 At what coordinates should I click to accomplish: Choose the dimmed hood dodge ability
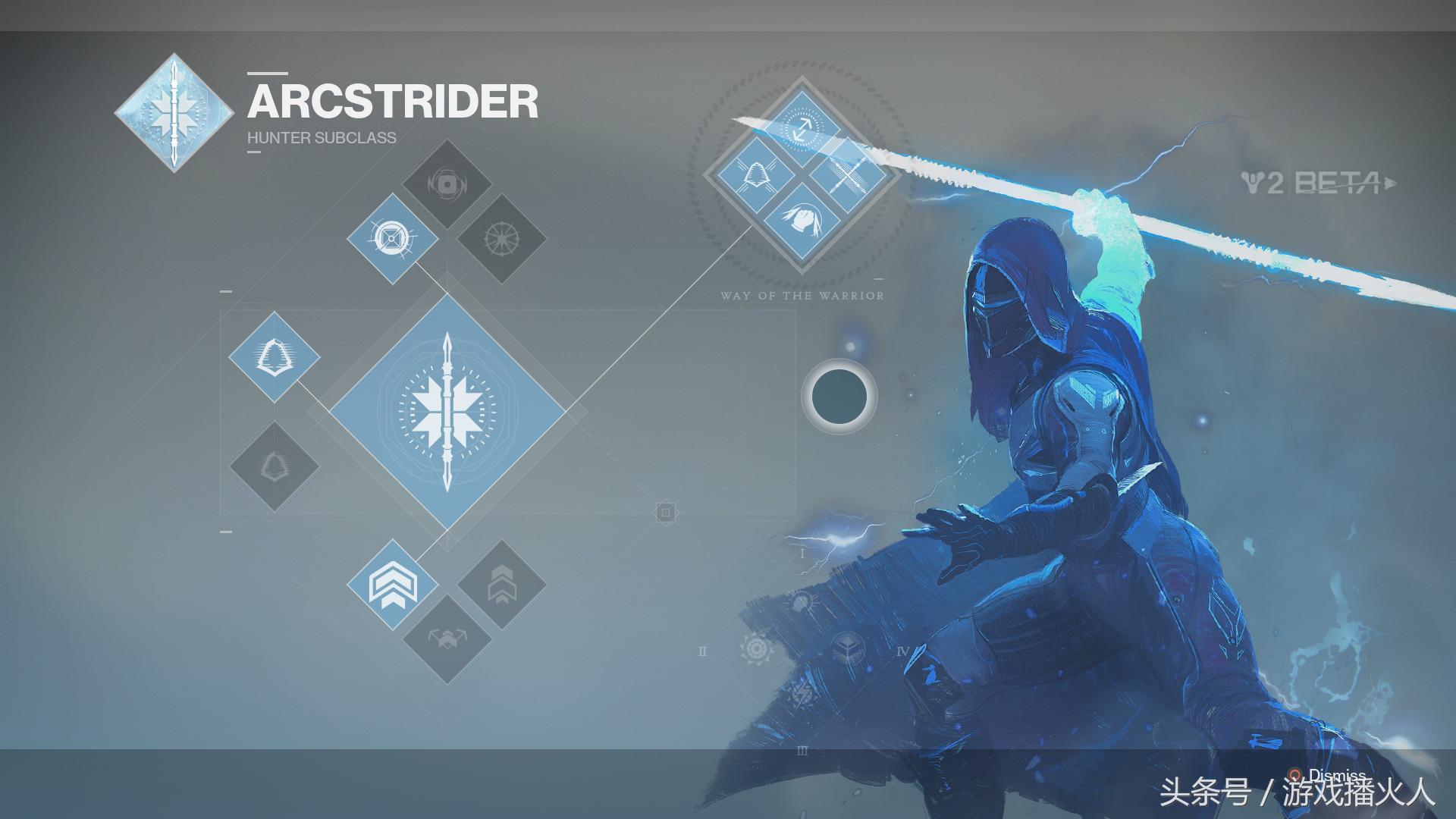(275, 466)
